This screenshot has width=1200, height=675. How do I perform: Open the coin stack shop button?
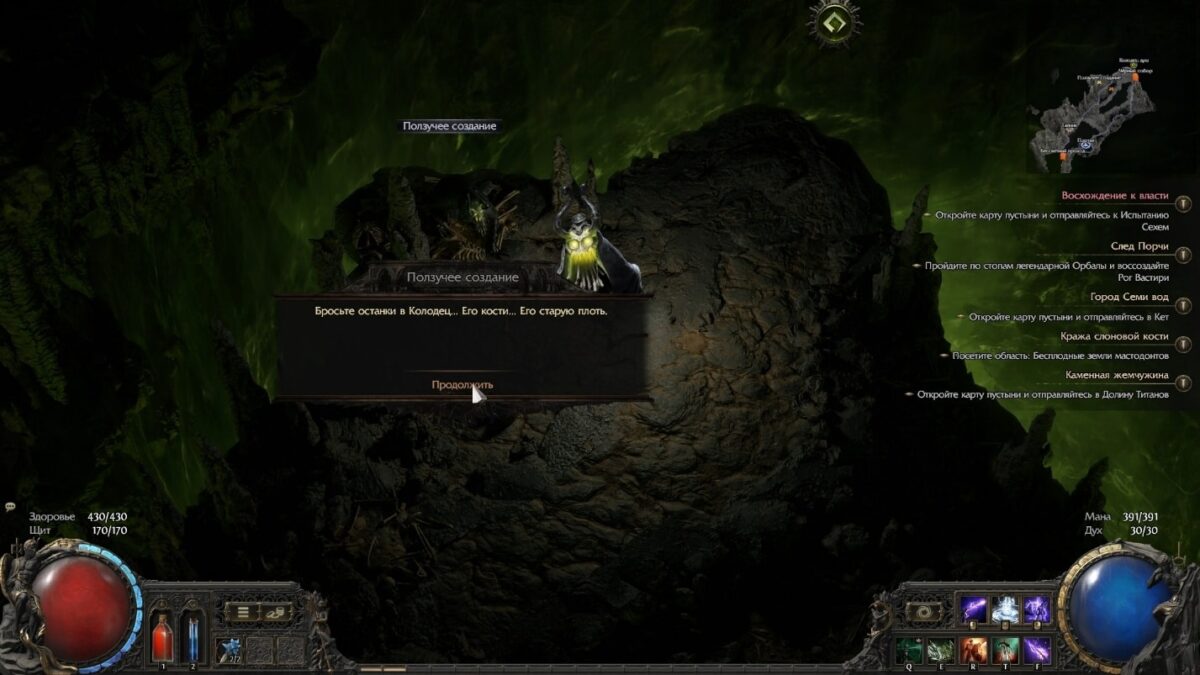click(x=274, y=611)
